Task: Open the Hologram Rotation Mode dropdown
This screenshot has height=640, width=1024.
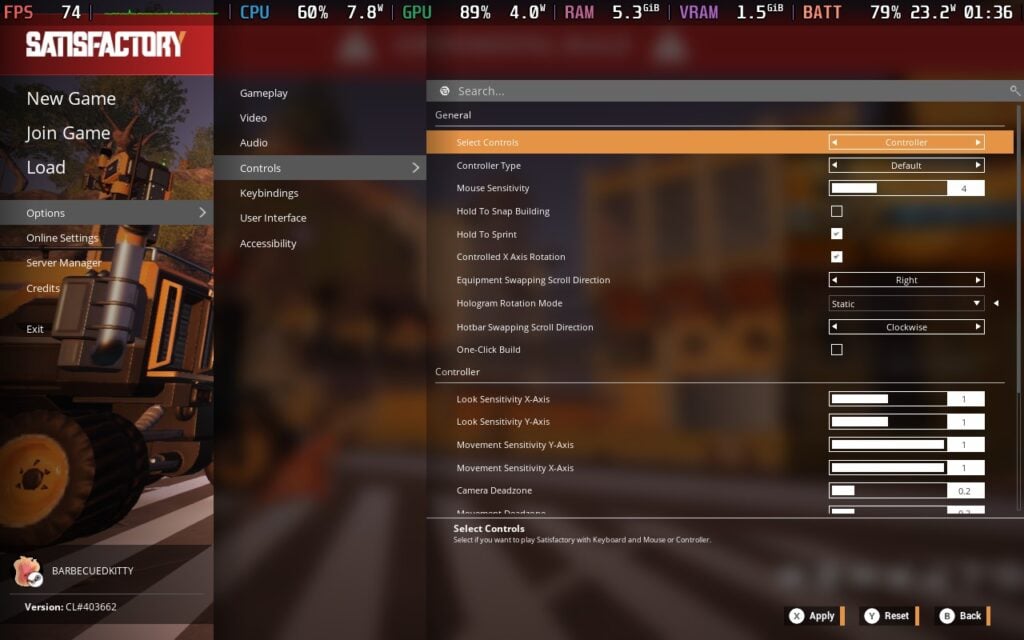Action: point(906,304)
